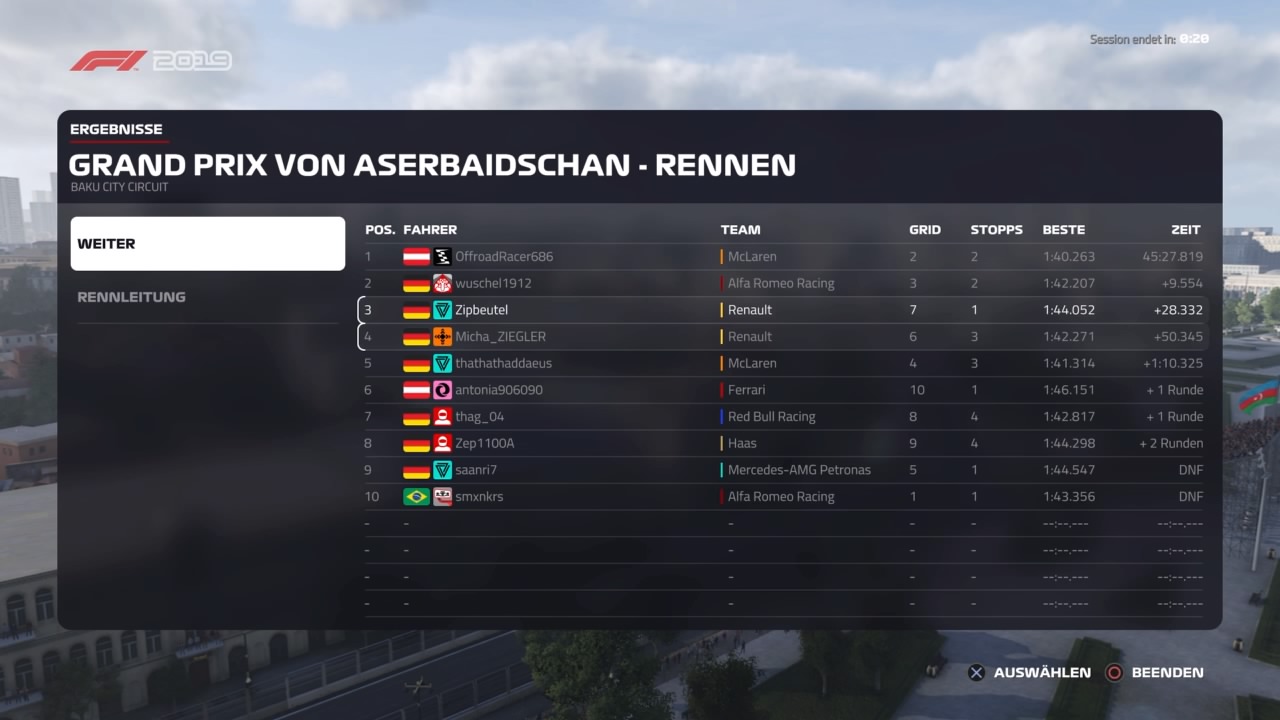Pick the thathathaddaeus driver row
1280x720 pixels.
tap(783, 363)
